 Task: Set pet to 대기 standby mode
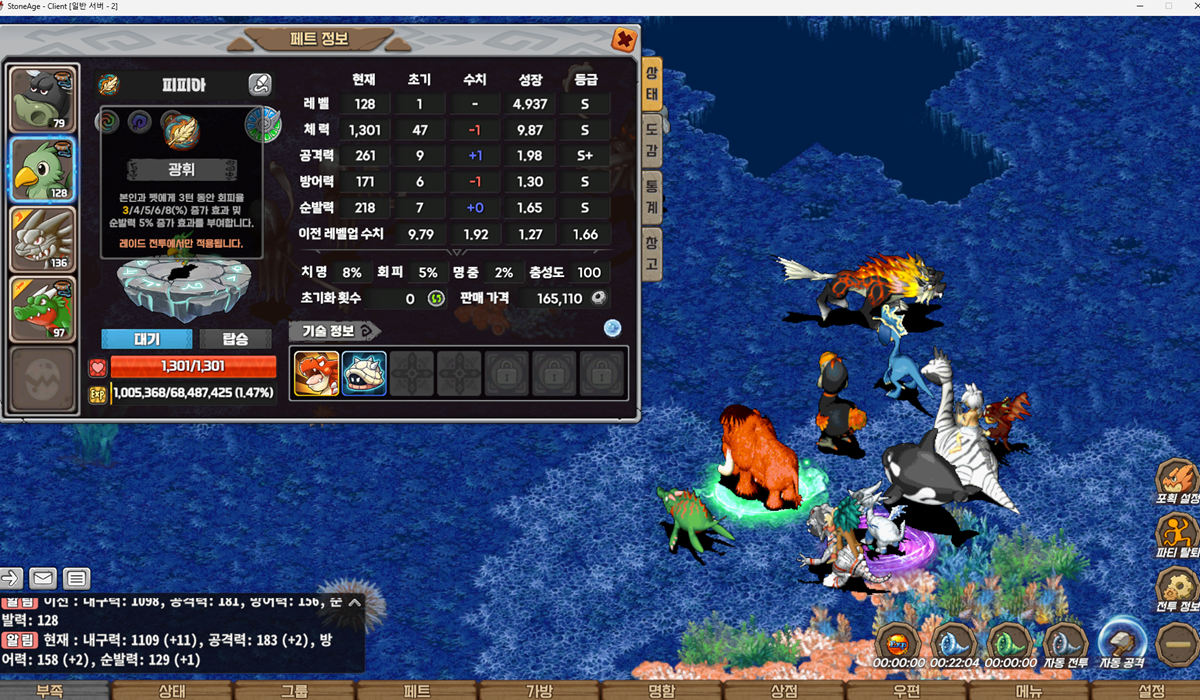[146, 339]
